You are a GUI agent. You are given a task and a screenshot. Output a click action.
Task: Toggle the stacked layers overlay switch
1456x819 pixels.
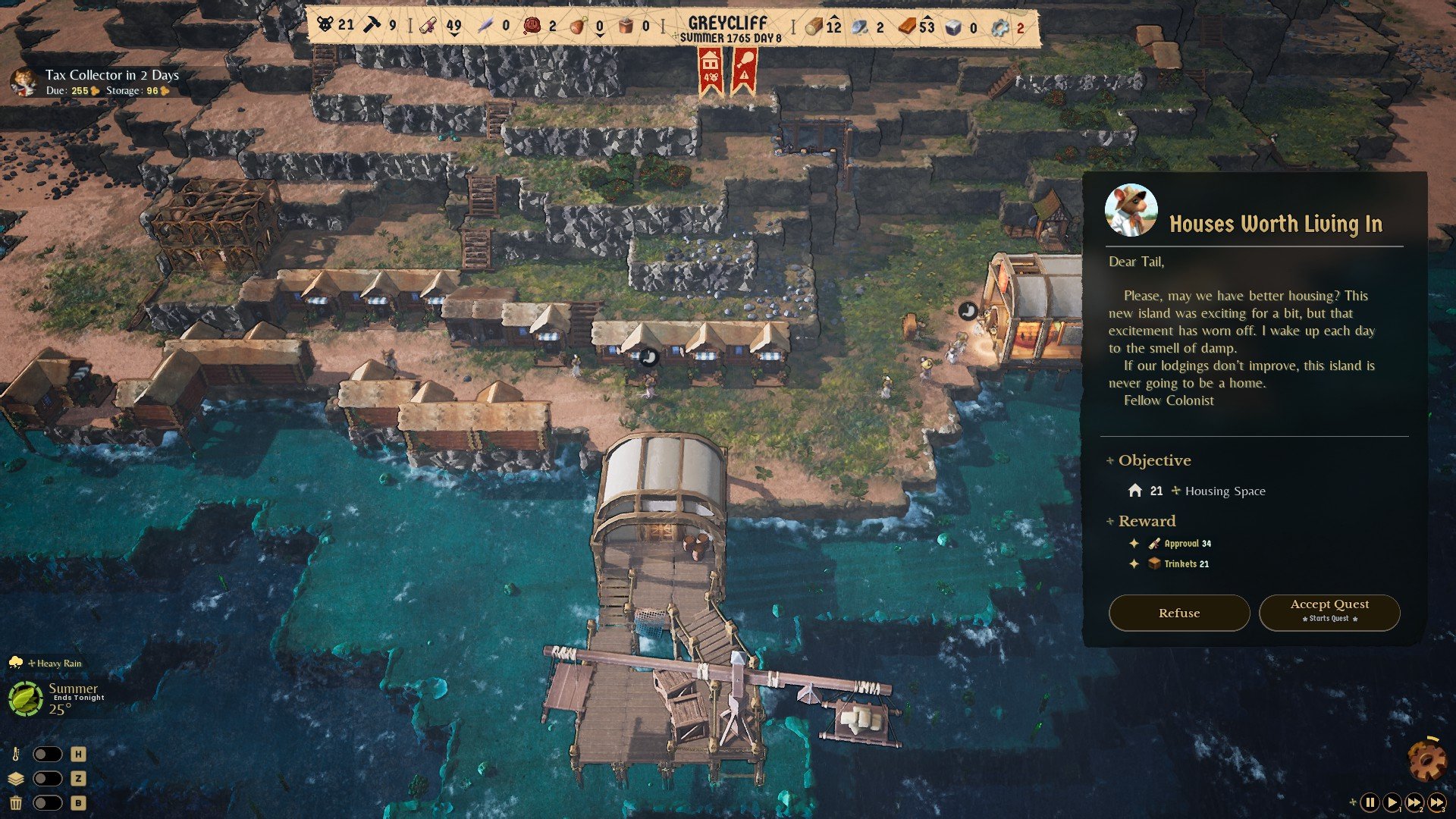47,779
